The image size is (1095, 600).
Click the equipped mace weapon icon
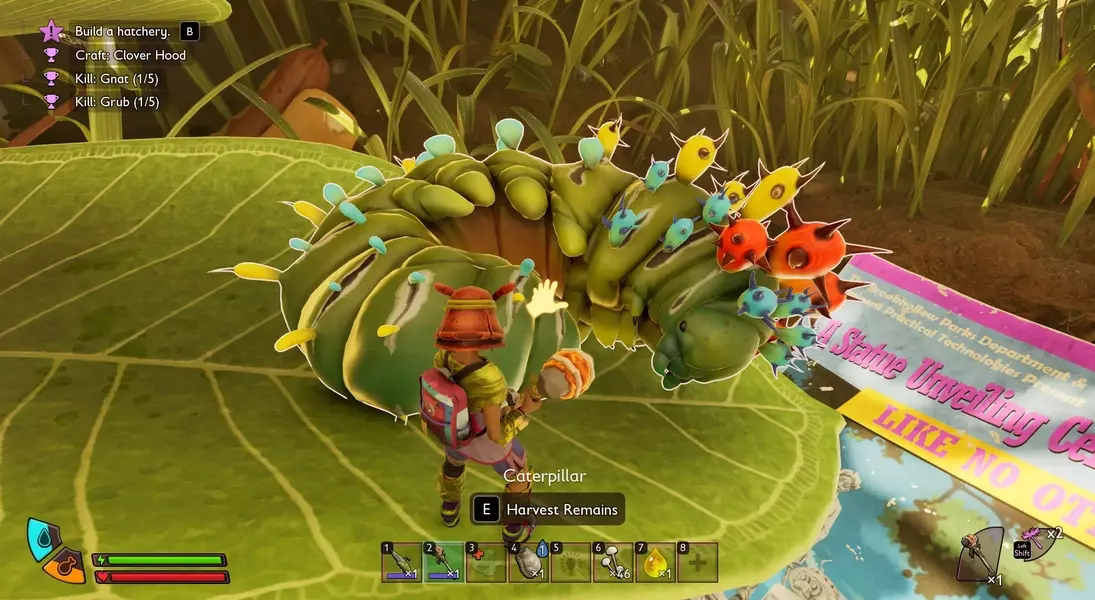pos(978,553)
